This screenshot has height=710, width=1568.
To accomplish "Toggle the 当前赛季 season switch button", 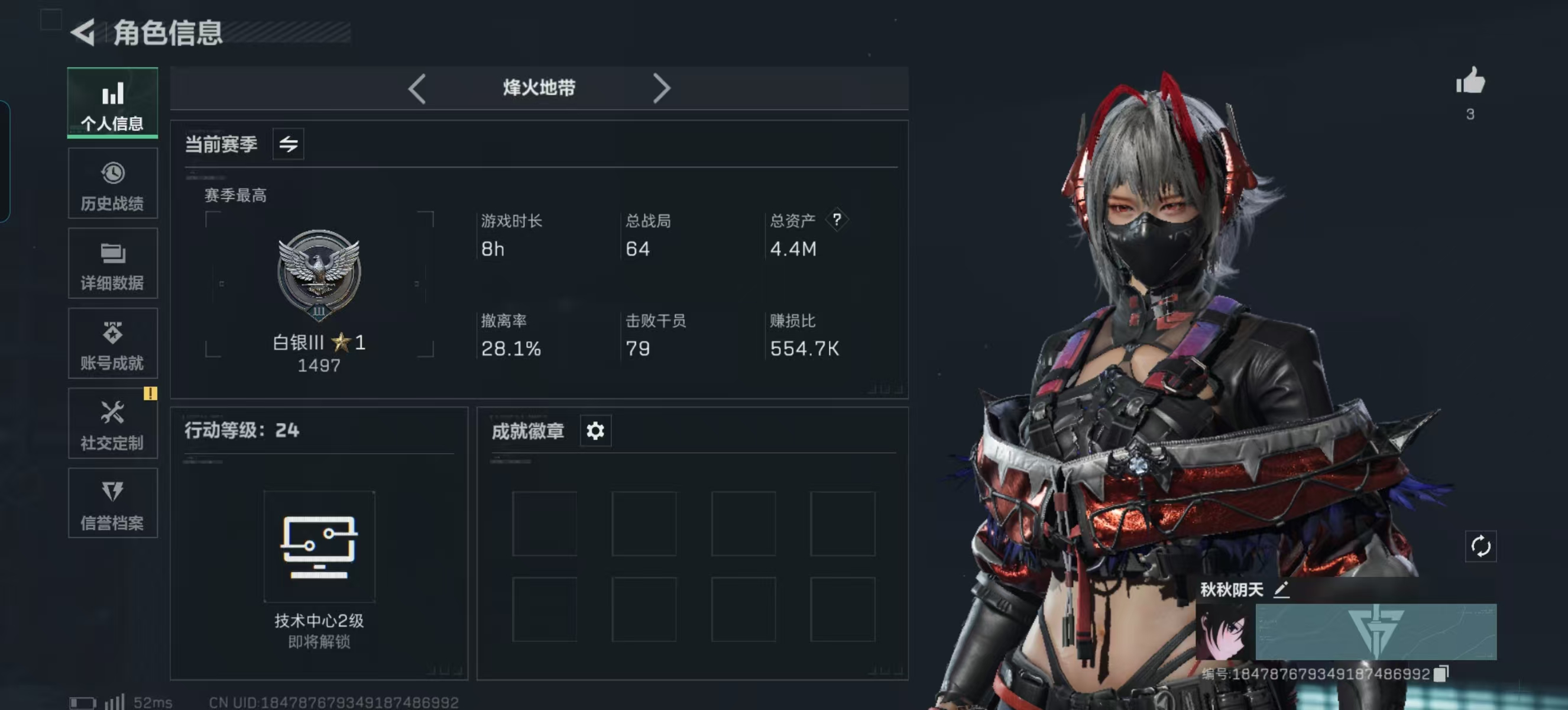I will (x=288, y=144).
